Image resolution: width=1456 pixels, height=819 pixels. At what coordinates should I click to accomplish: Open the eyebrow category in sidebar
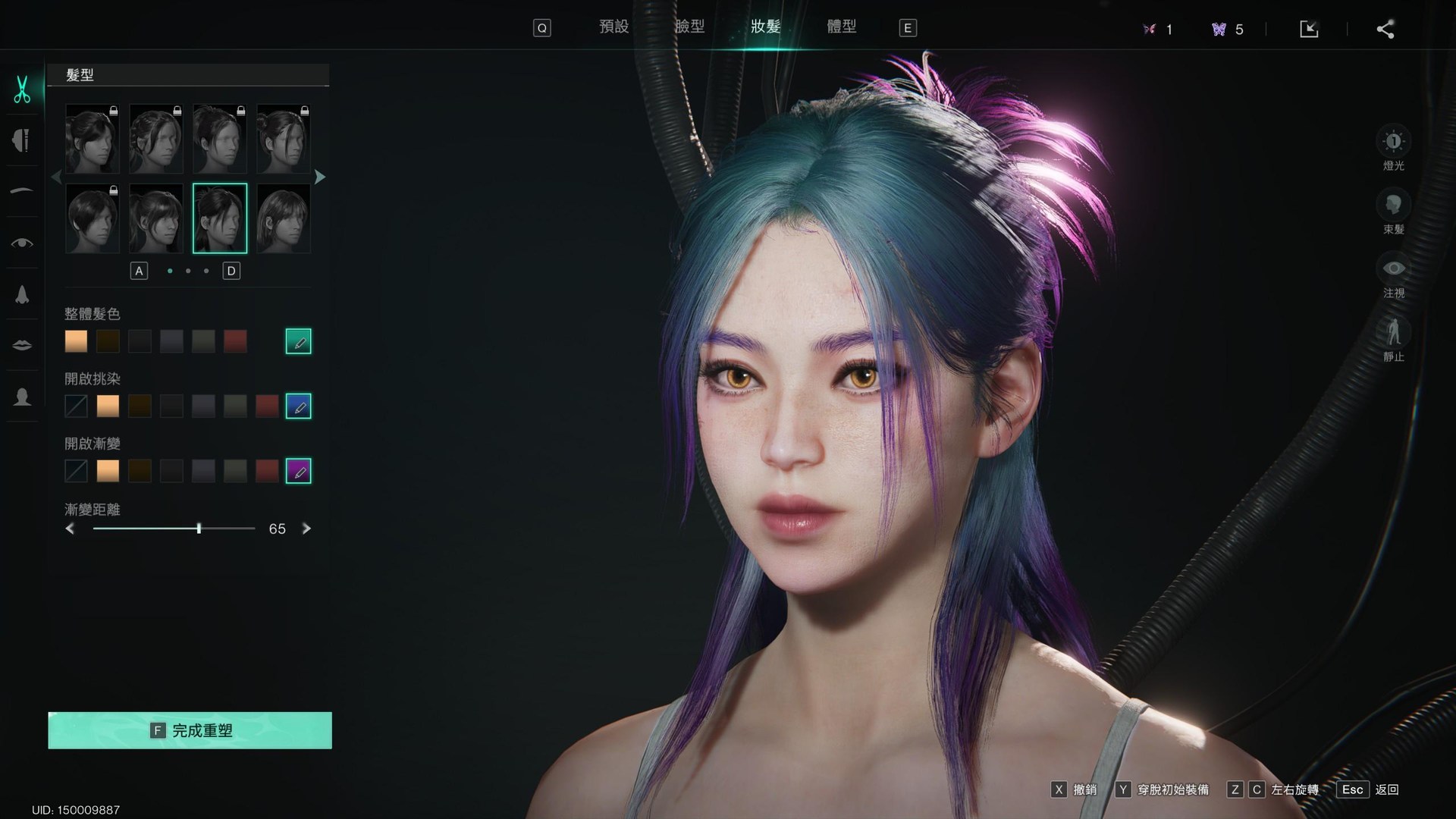22,191
